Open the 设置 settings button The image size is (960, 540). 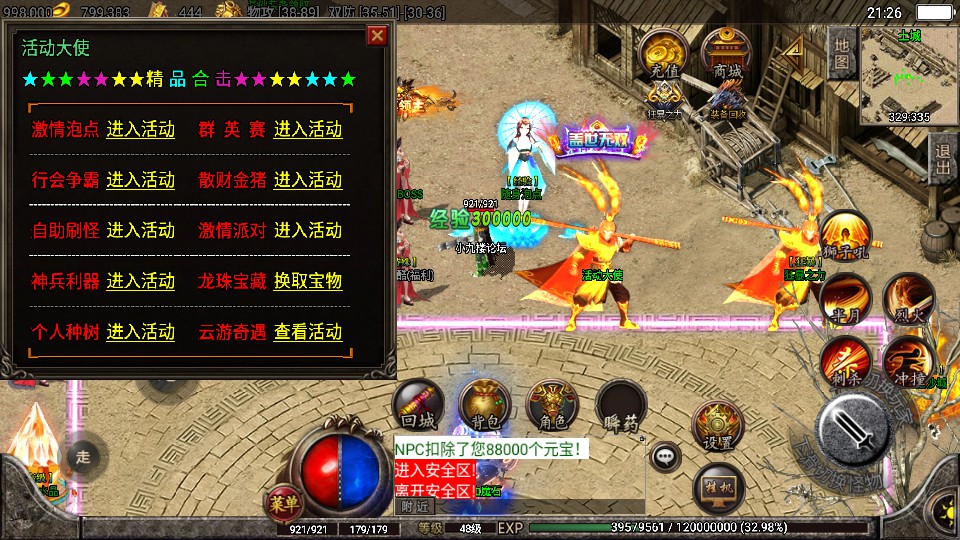[718, 427]
